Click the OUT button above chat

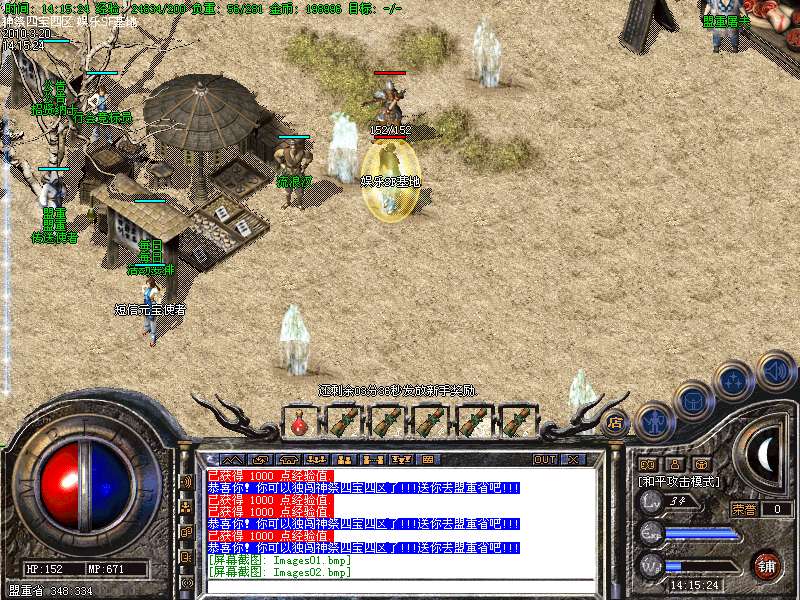[544, 460]
